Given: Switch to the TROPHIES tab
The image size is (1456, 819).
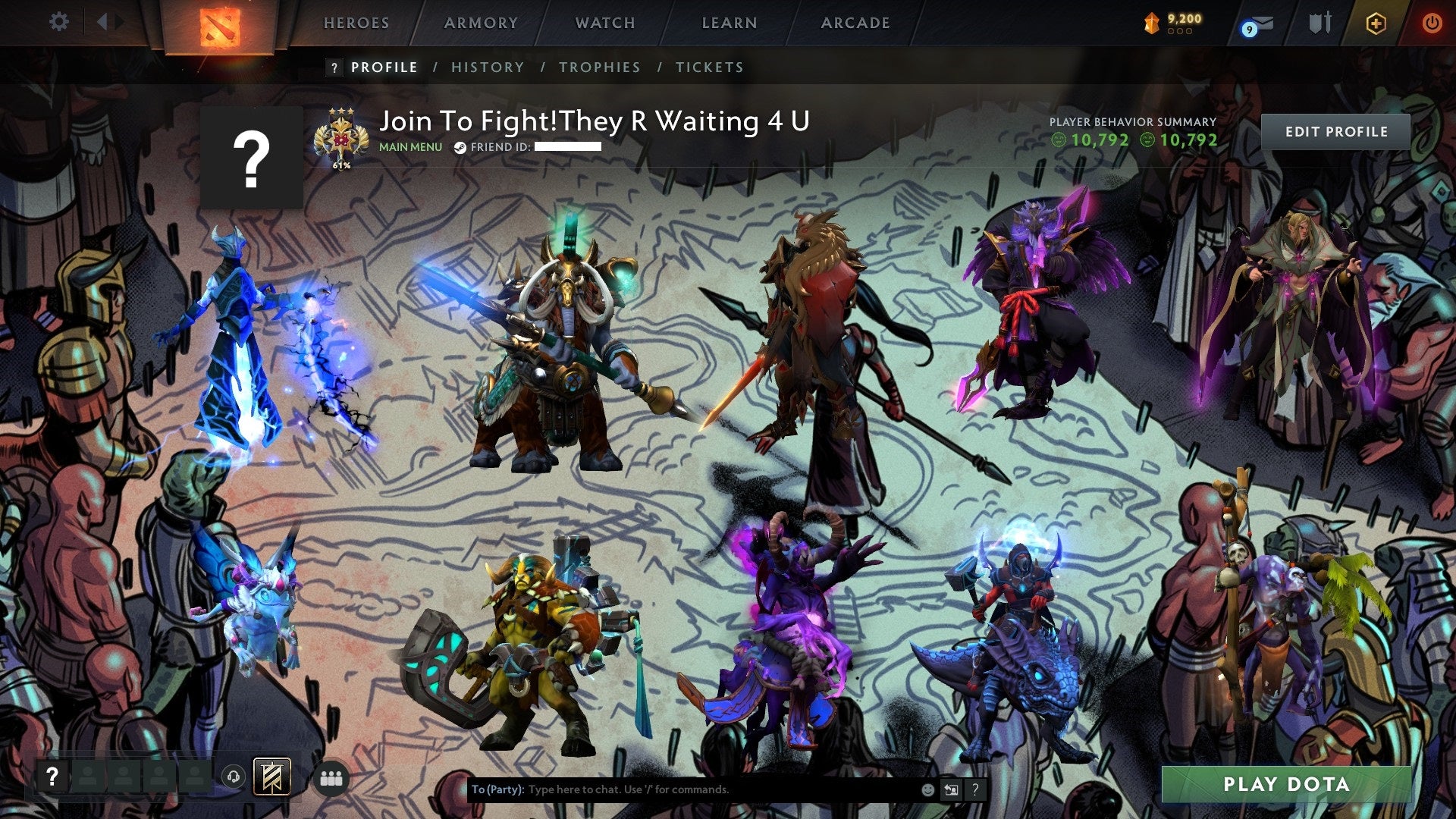Looking at the screenshot, I should click(599, 67).
